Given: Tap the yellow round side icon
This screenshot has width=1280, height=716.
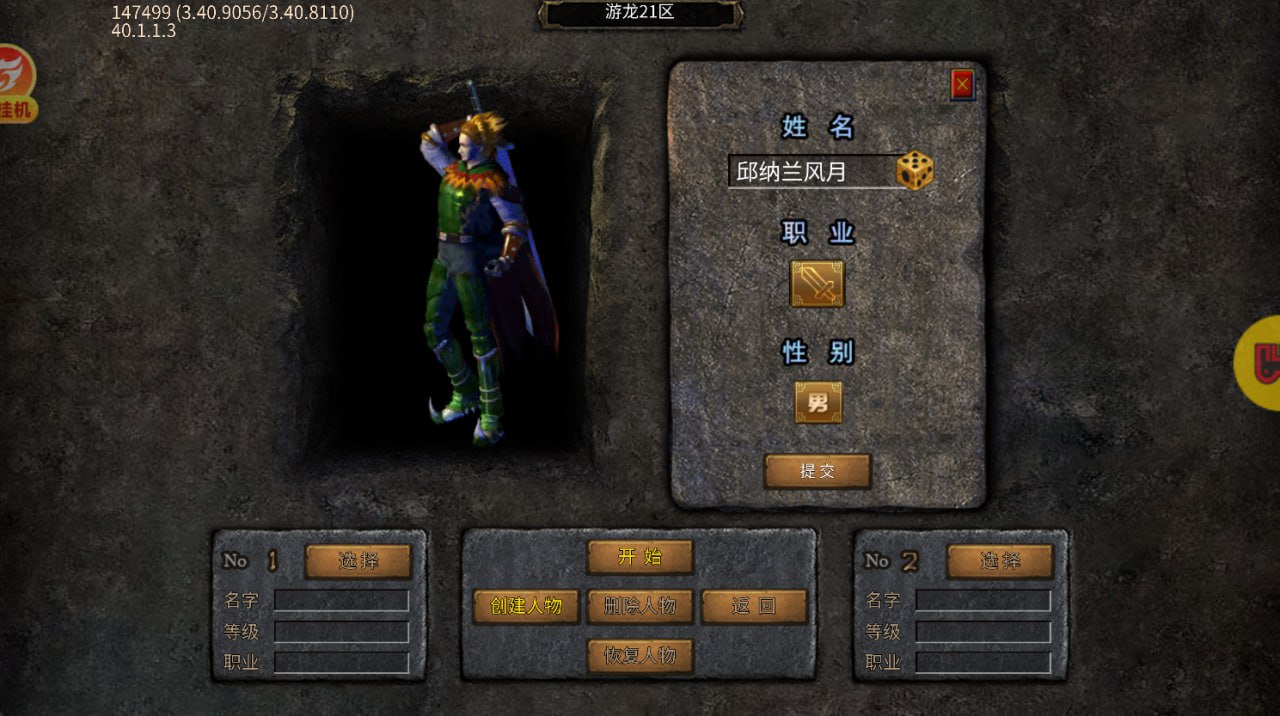Looking at the screenshot, I should tap(1261, 362).
